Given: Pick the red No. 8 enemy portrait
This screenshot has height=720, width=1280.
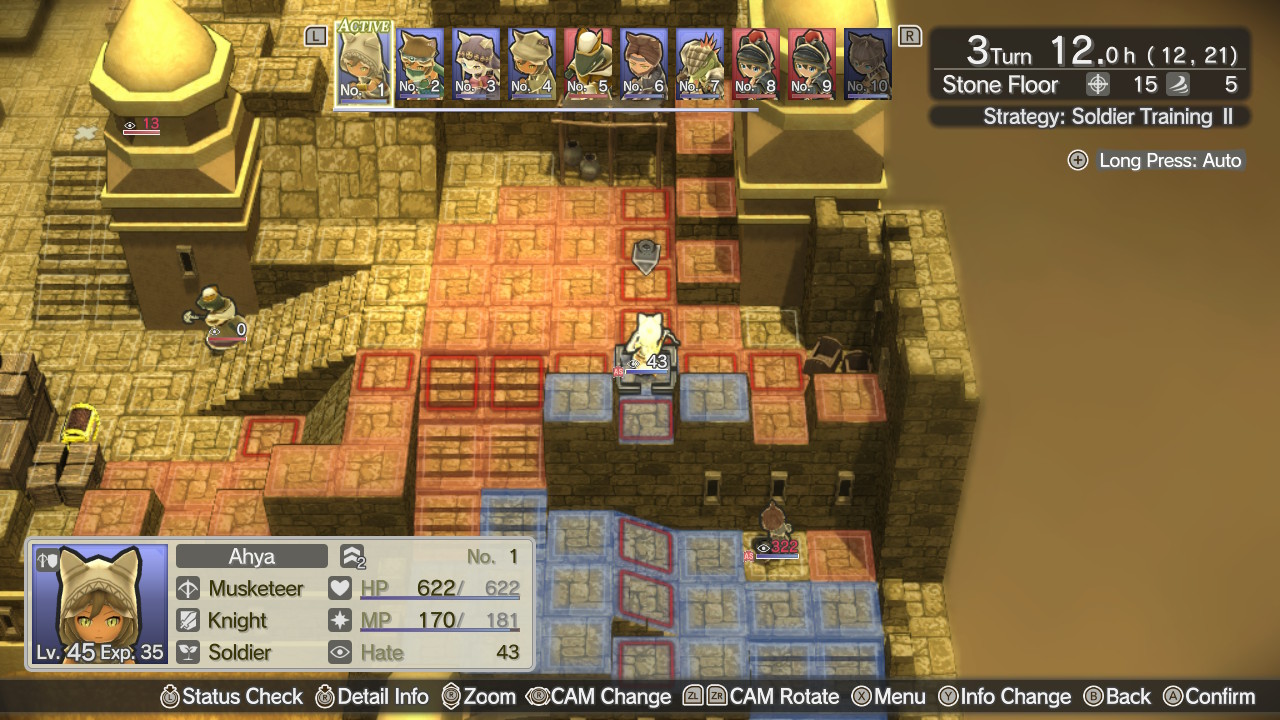Looking at the screenshot, I should (756, 63).
